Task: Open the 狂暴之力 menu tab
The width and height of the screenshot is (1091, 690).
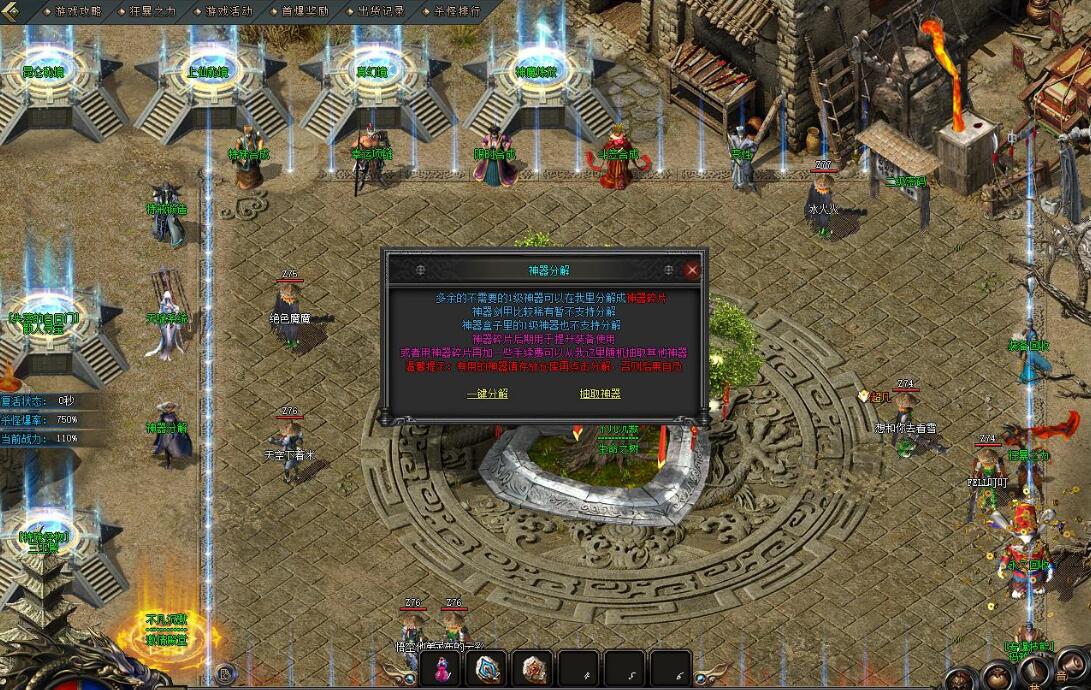Action: coord(153,11)
